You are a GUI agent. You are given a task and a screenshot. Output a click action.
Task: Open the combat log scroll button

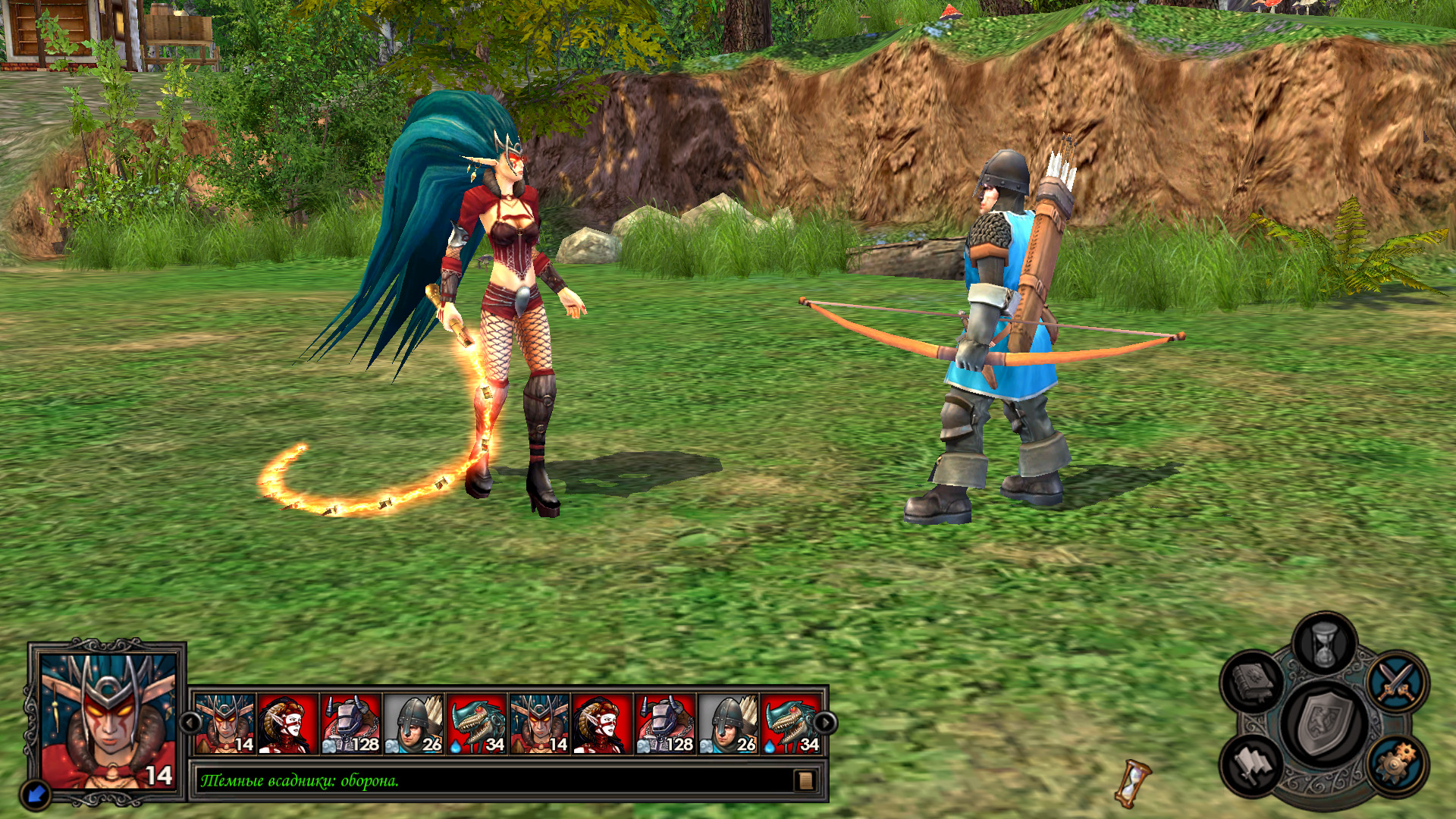click(x=805, y=780)
